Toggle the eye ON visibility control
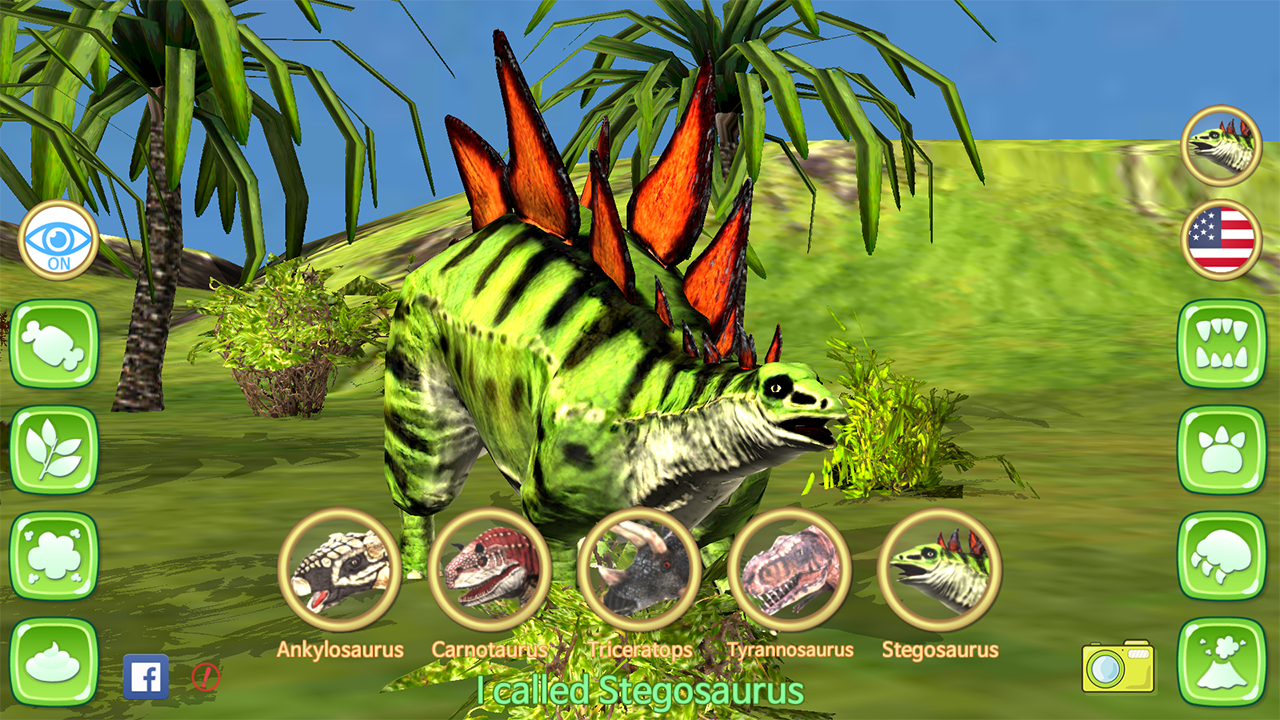Viewport: 1280px width, 720px height. [x=57, y=240]
